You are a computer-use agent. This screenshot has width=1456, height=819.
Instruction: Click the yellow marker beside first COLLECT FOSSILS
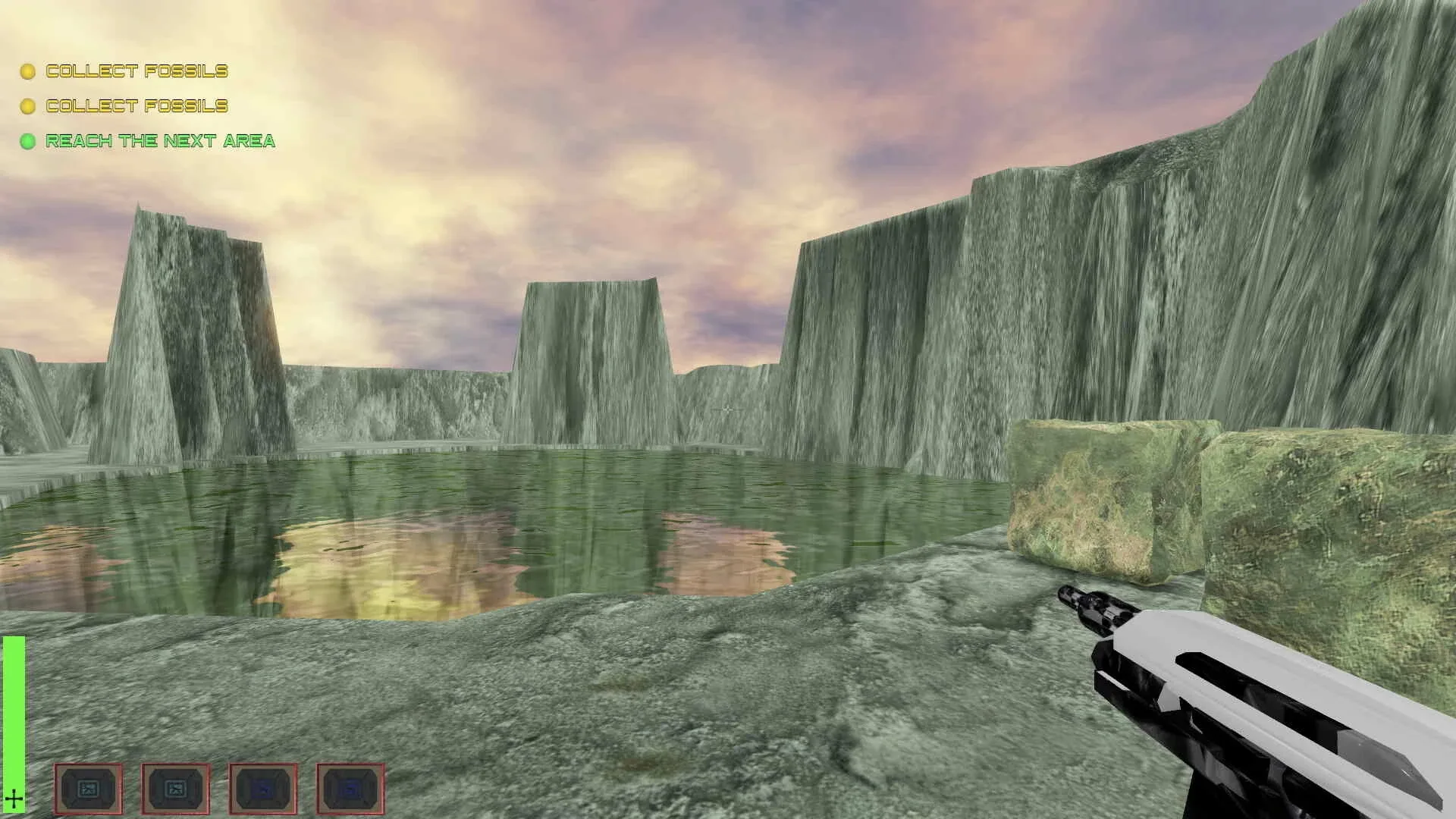click(27, 71)
